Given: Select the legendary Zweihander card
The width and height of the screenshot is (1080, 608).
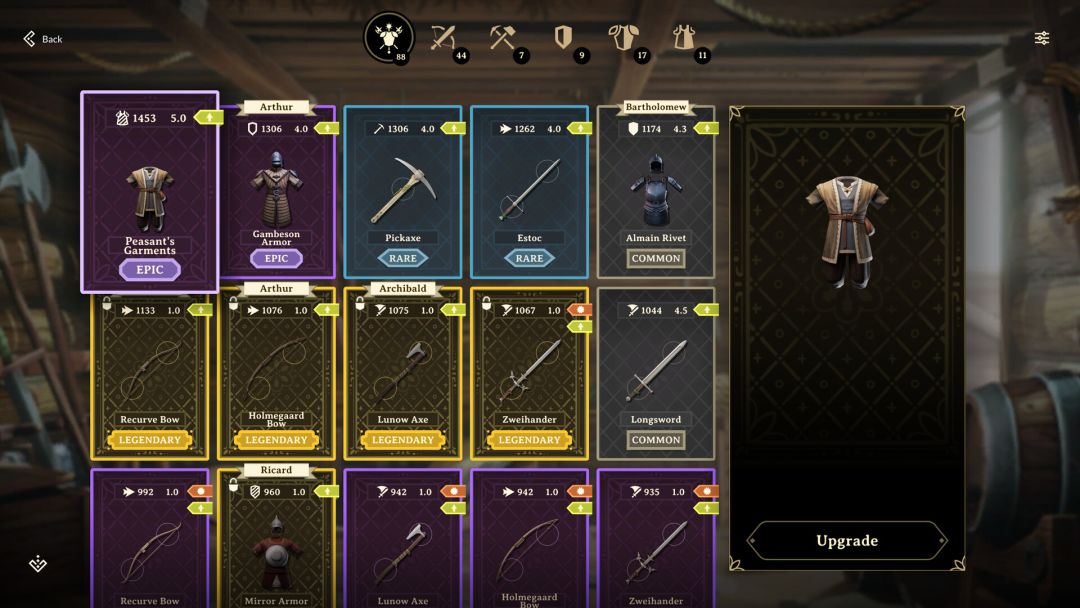Looking at the screenshot, I should (530, 373).
